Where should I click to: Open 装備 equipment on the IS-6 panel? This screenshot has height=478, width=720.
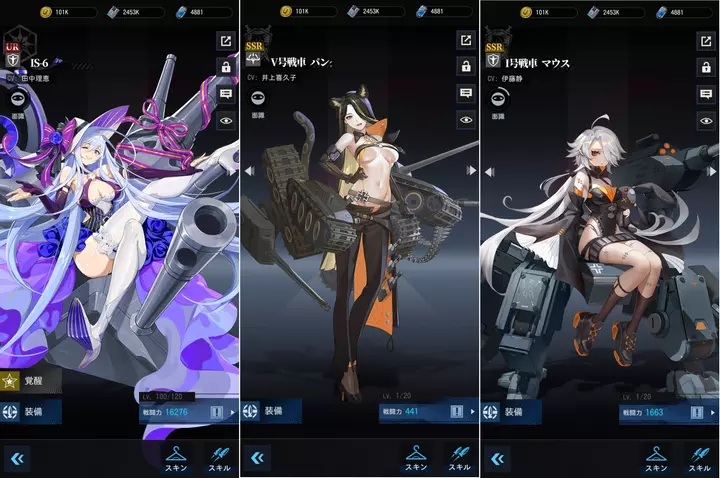(30, 411)
